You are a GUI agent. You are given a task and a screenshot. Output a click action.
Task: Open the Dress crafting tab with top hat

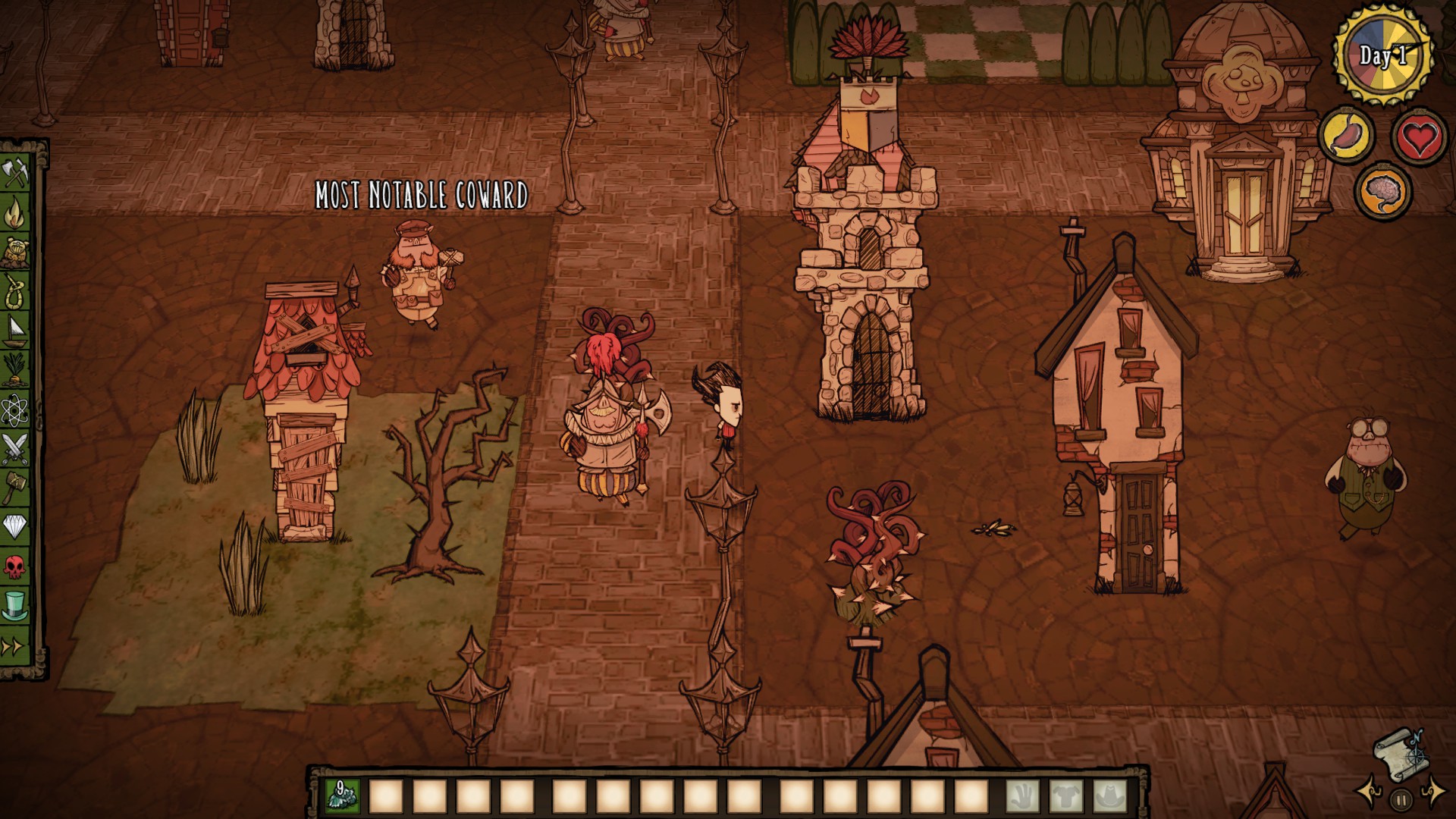pyautogui.click(x=15, y=603)
